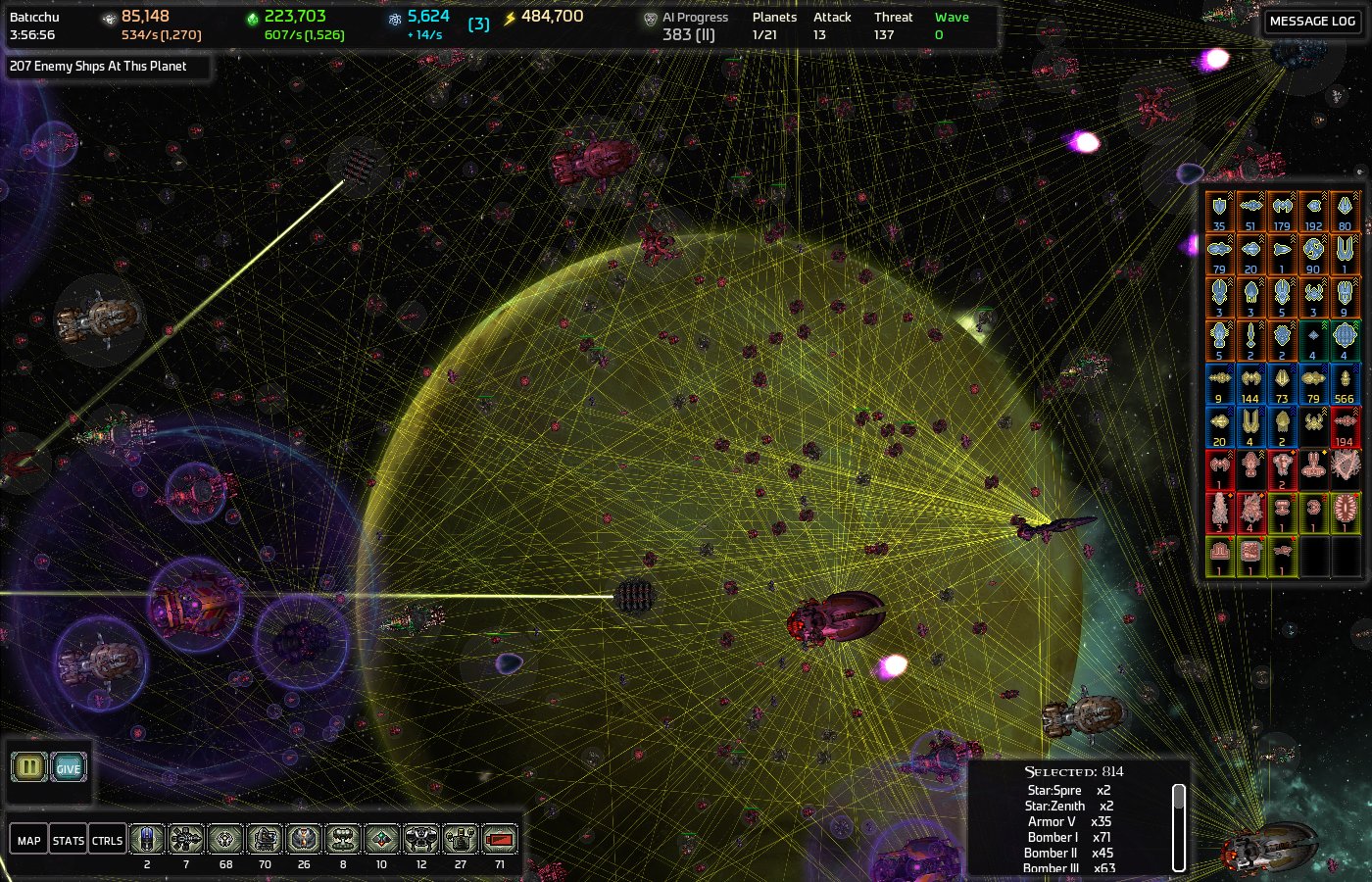Click the red battery icon labeled 71
1372x882 pixels.
[x=500, y=840]
